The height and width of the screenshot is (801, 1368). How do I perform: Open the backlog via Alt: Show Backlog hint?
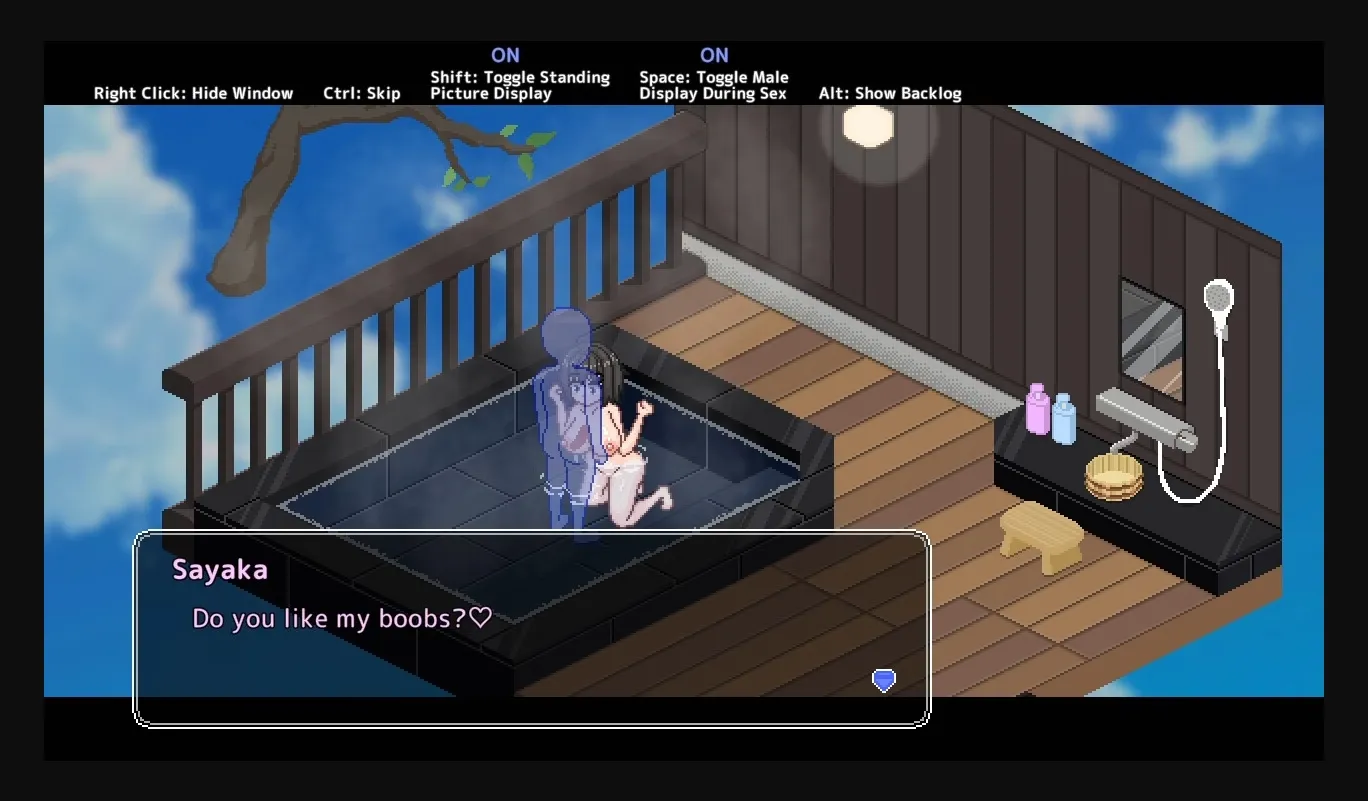(889, 93)
